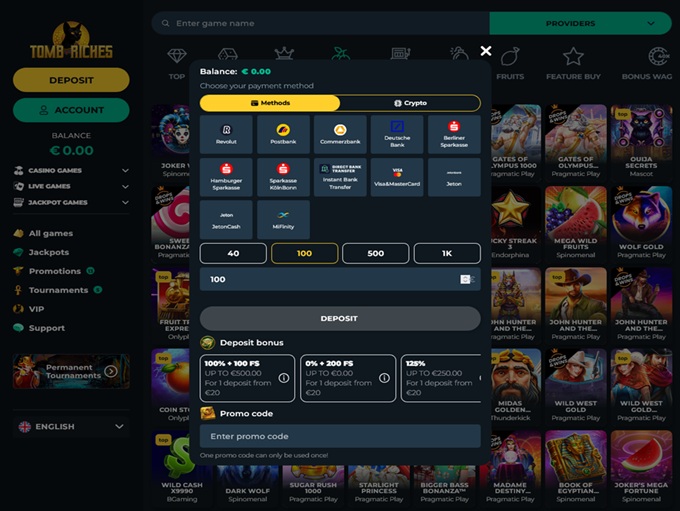Select the MiFinity payment method

283,219
